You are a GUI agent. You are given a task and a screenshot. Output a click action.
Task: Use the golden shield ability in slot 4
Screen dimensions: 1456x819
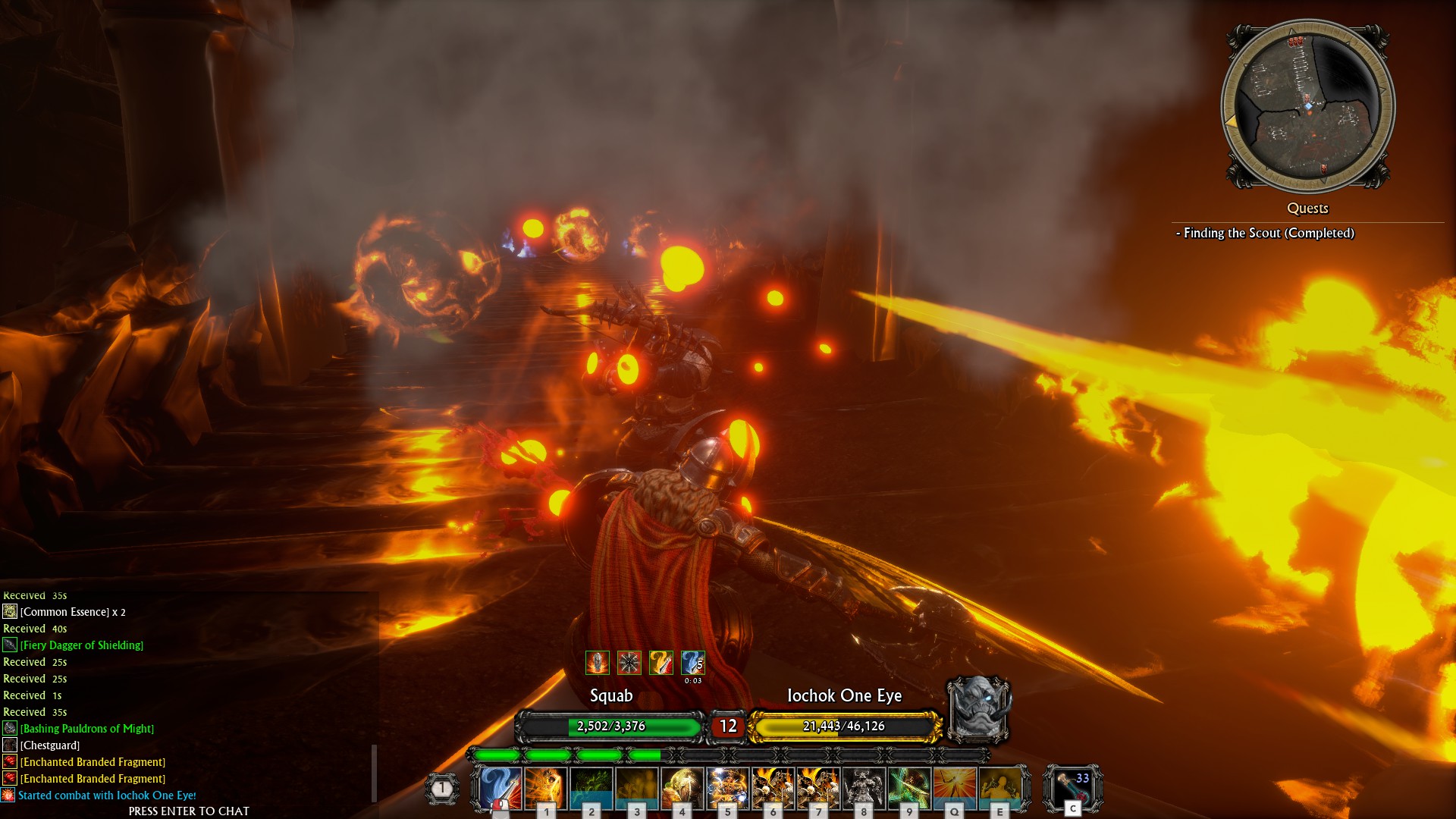click(x=682, y=787)
